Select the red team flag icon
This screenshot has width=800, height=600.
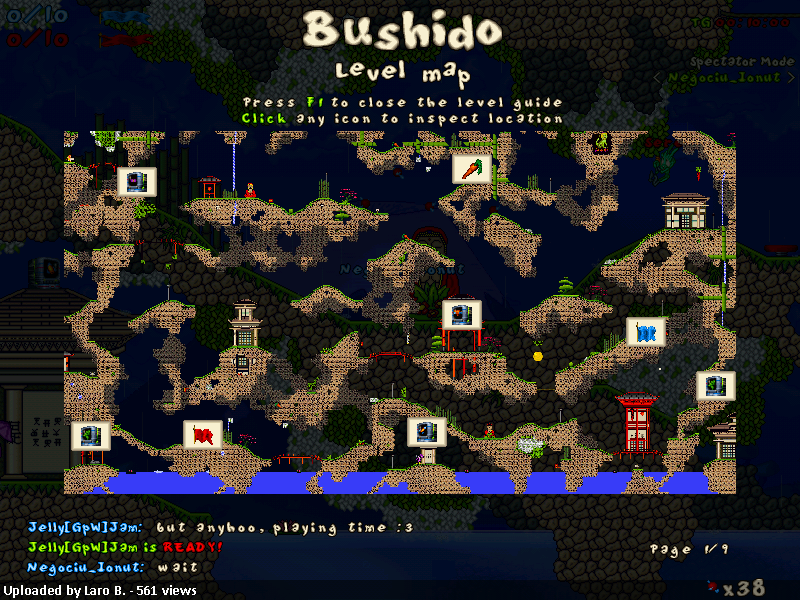click(x=203, y=435)
